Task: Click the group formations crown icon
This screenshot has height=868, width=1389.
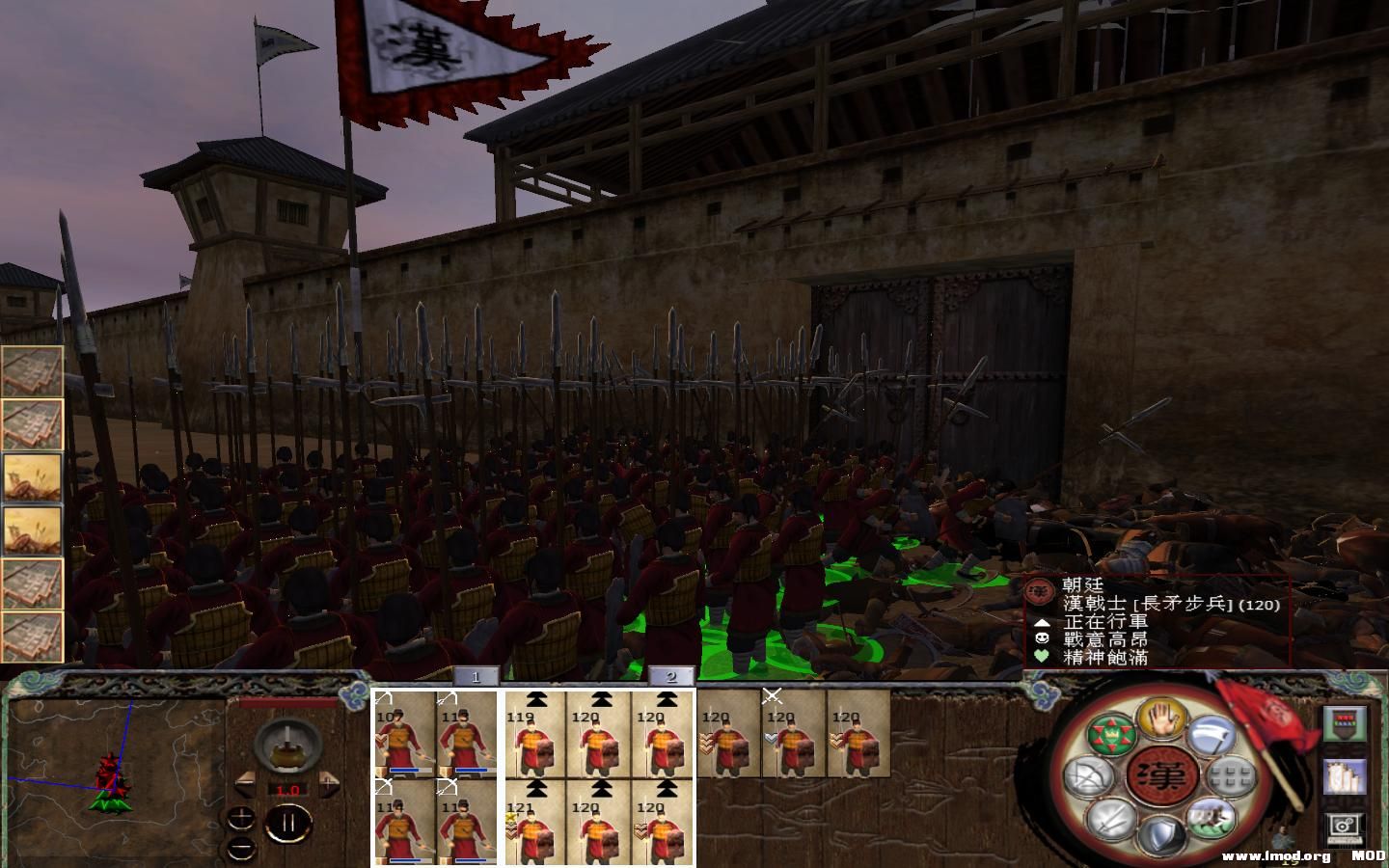Action: point(1110,735)
